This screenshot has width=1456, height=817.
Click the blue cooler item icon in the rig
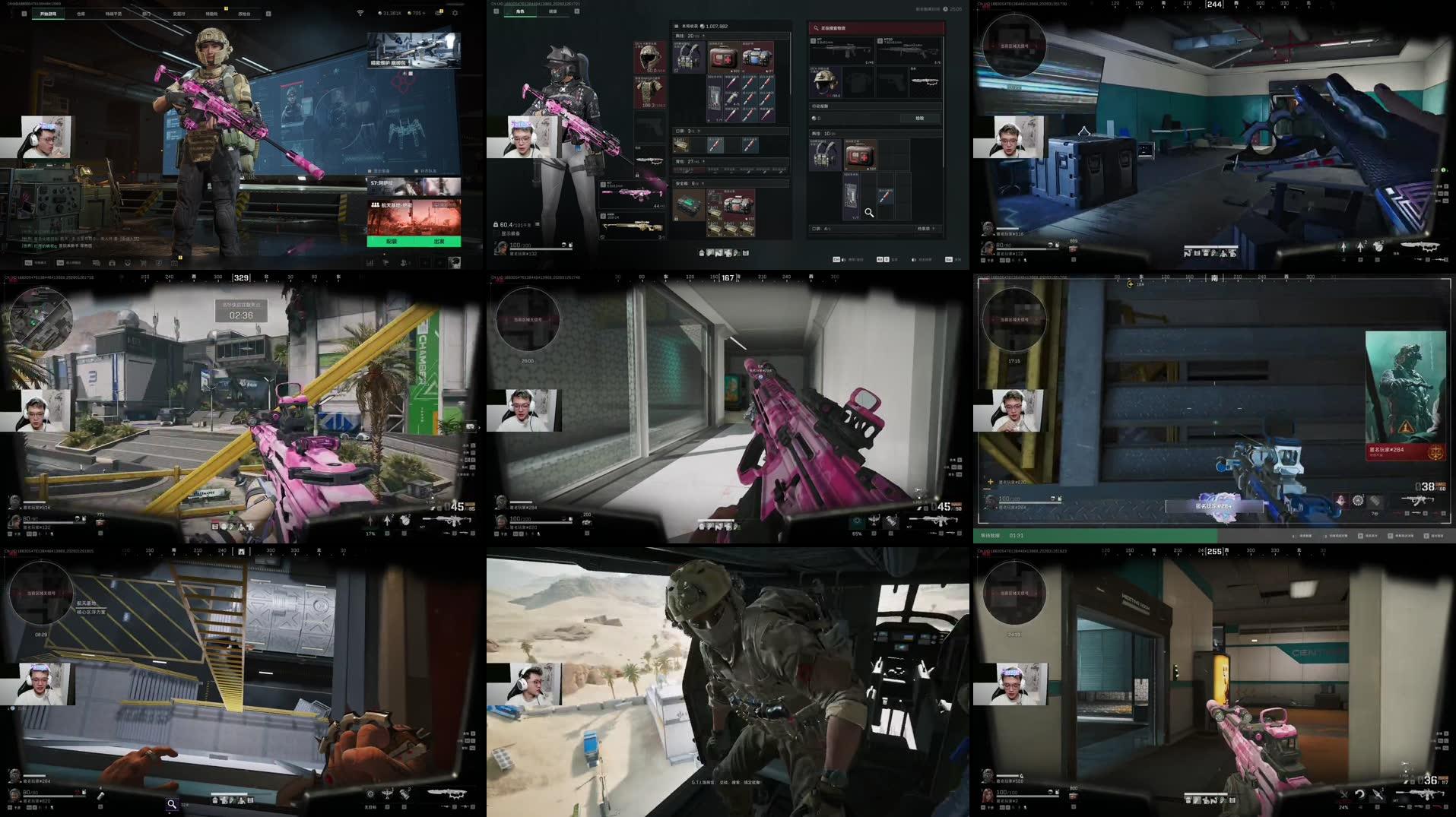click(x=757, y=57)
